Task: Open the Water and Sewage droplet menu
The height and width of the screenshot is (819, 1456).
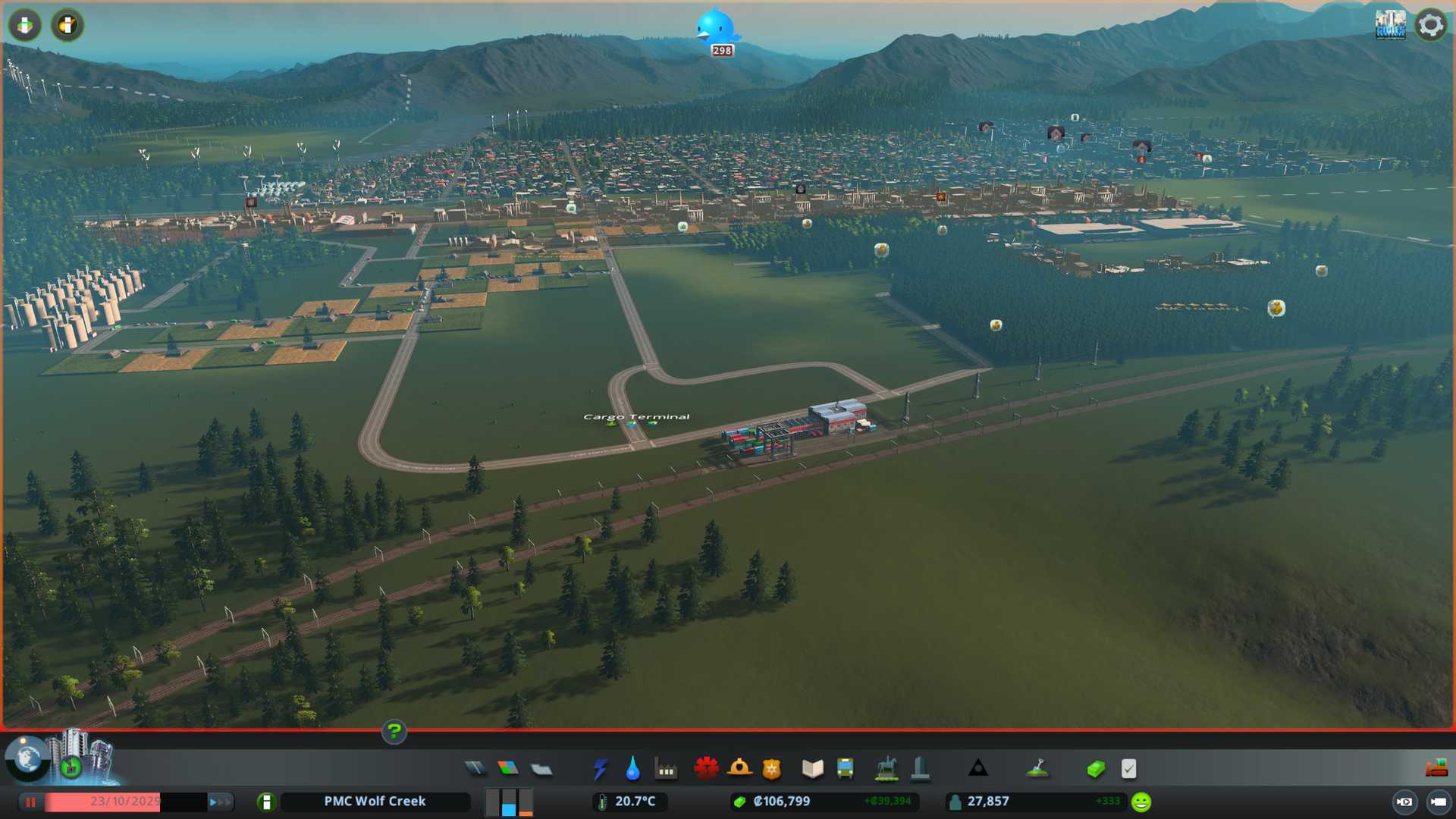Action: click(632, 769)
